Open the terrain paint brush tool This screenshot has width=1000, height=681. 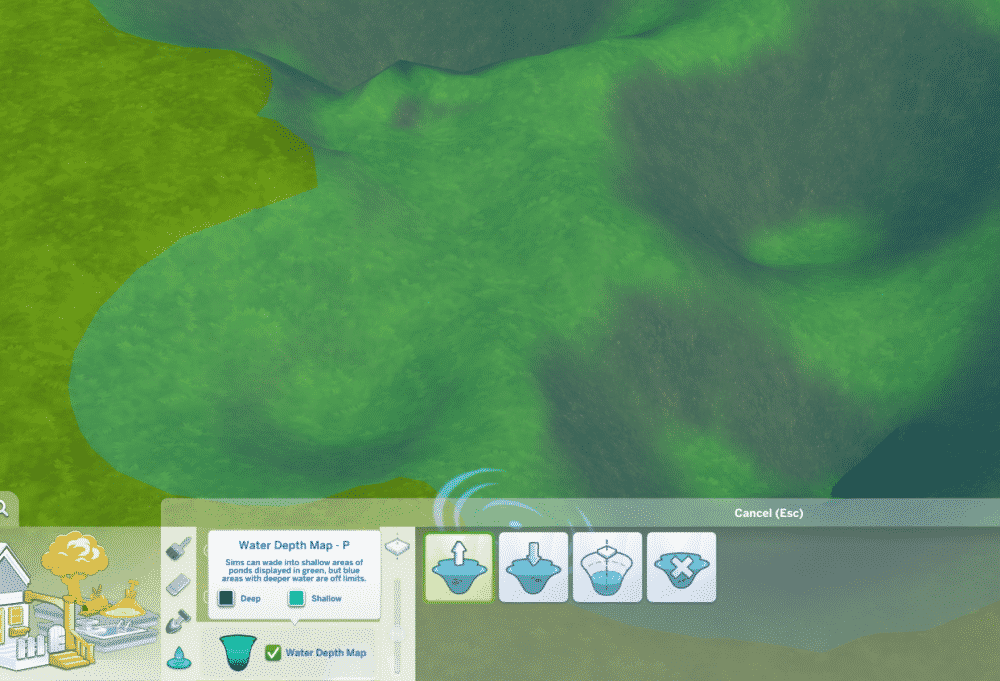click(178, 548)
